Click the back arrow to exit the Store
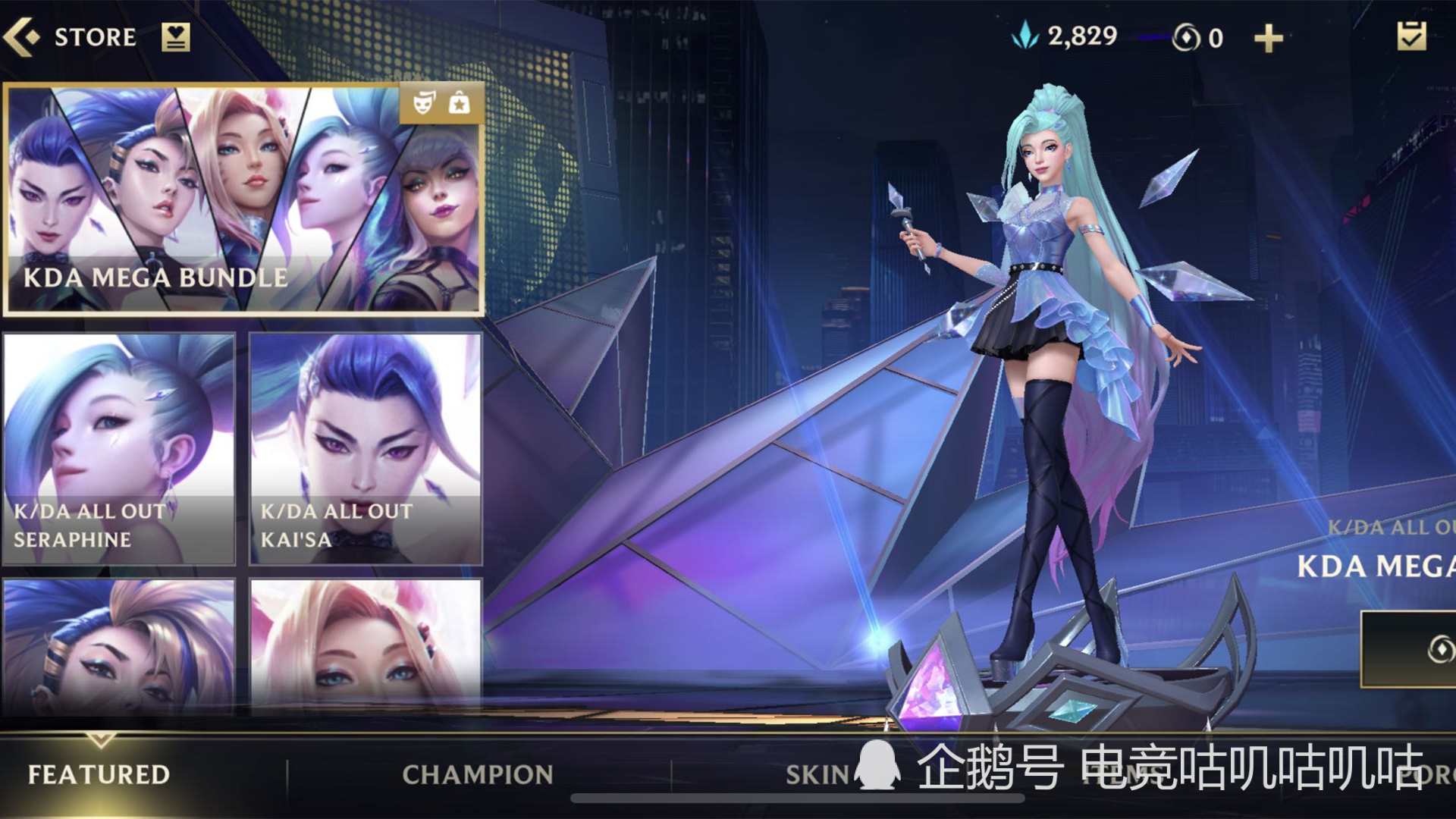Image resolution: width=1456 pixels, height=819 pixels. 23,36
